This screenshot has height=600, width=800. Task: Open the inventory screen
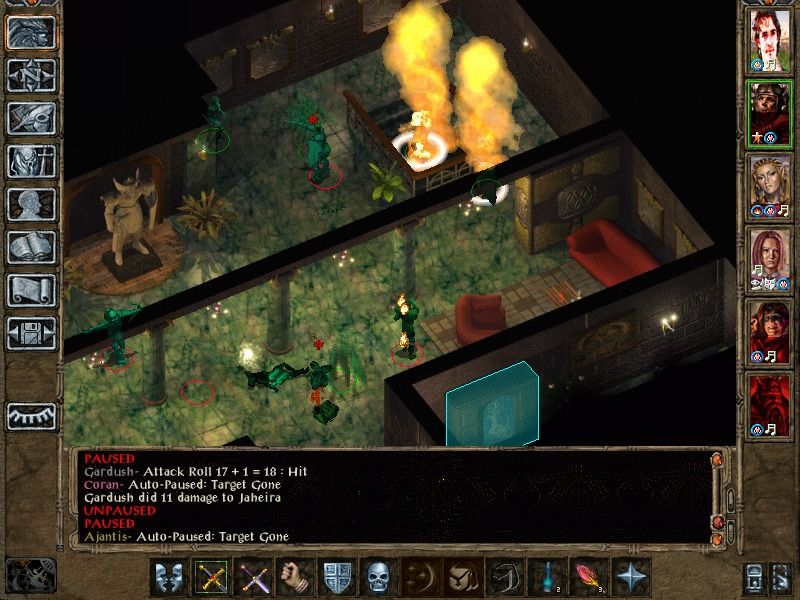point(31,161)
